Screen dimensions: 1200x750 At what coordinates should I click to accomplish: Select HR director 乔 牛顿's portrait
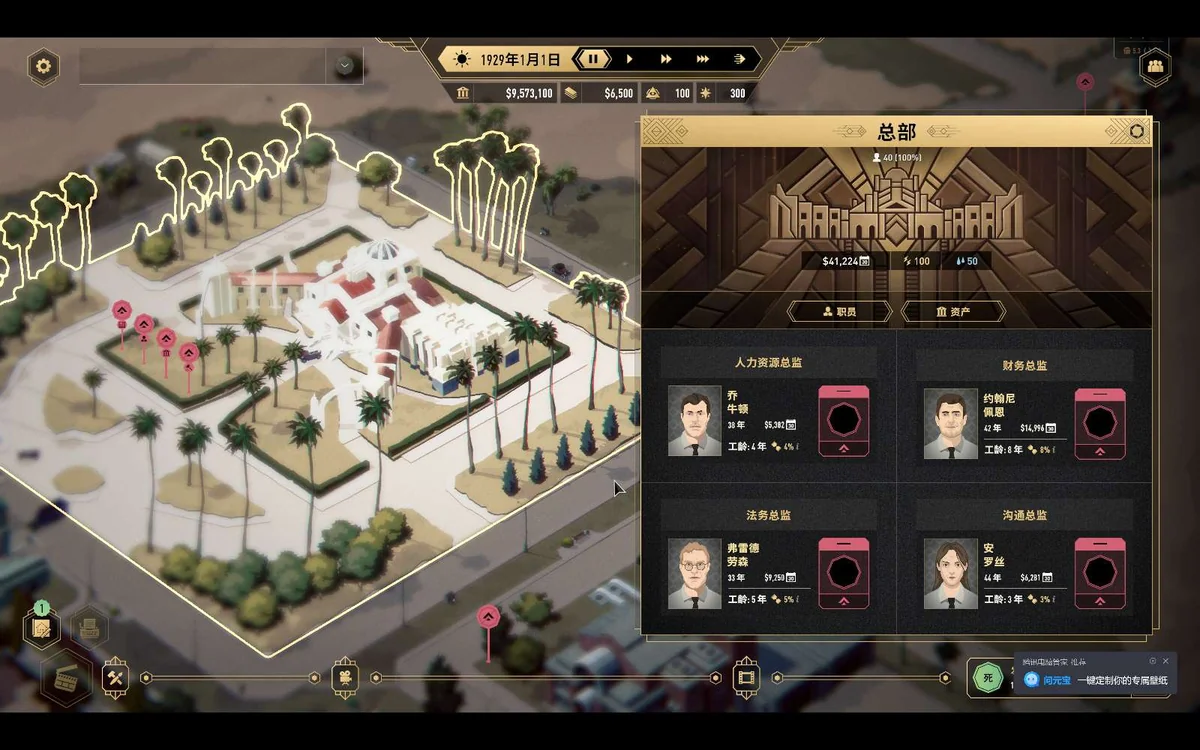tap(694, 421)
